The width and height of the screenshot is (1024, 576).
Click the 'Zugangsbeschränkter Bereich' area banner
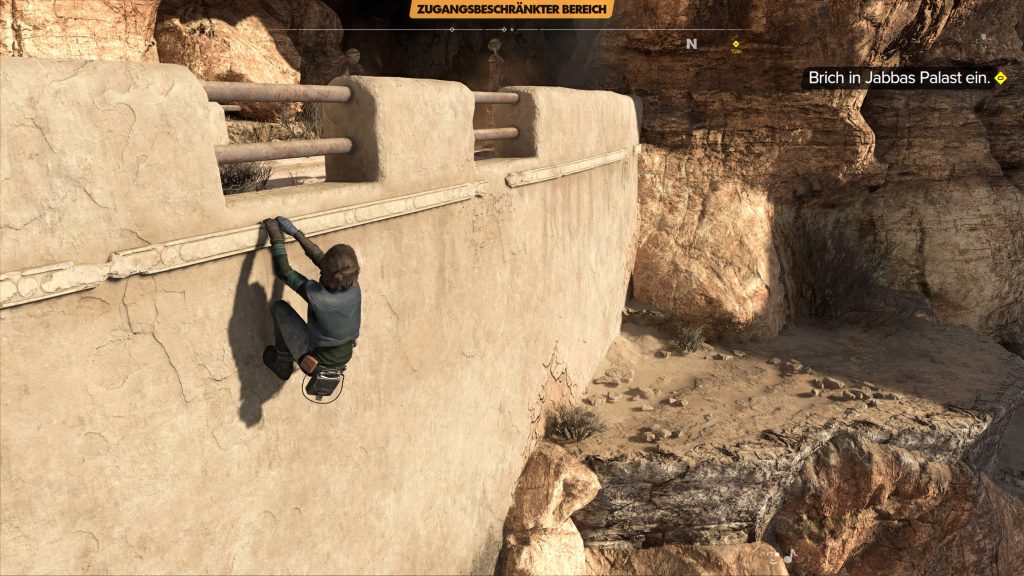pos(511,9)
